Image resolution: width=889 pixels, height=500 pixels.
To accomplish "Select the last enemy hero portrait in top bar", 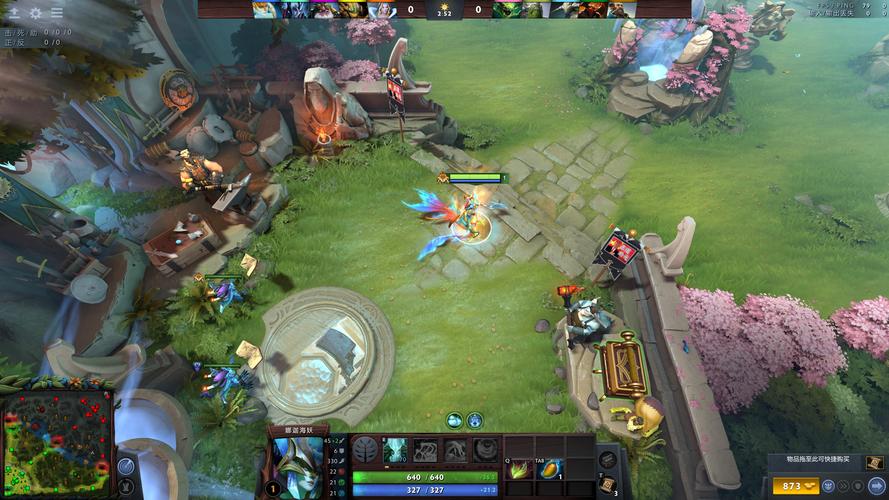I will point(617,10).
